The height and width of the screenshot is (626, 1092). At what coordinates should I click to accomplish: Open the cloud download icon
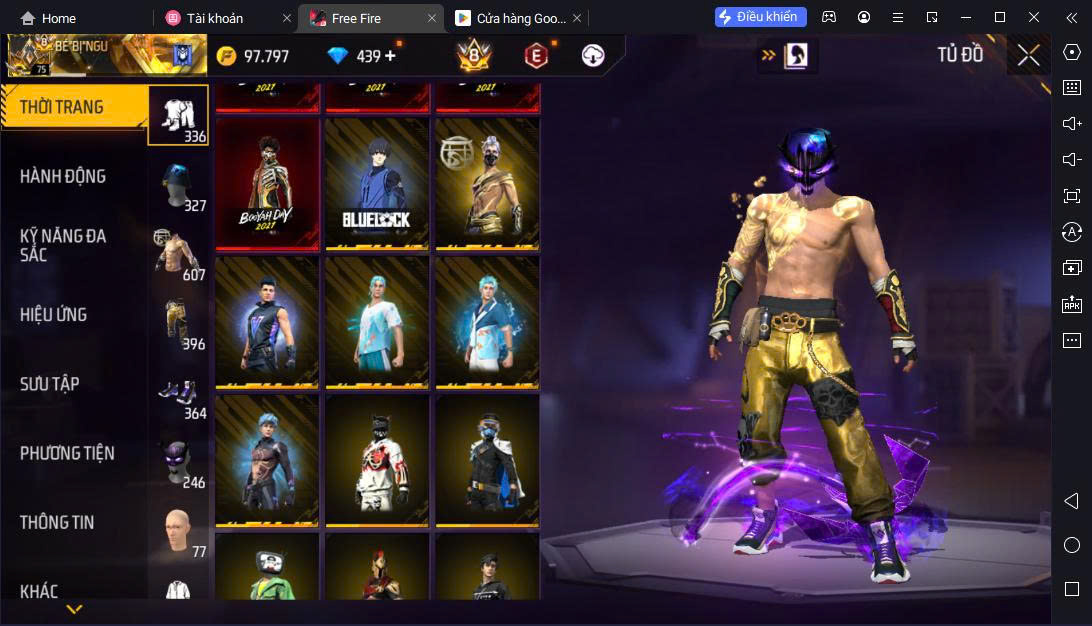click(593, 56)
